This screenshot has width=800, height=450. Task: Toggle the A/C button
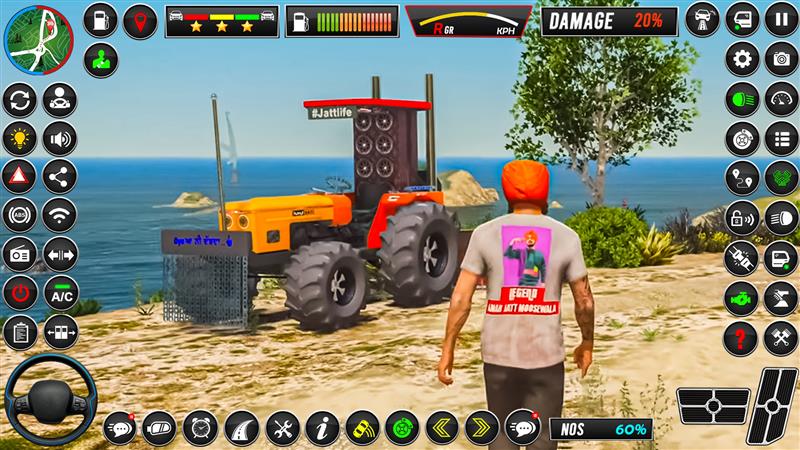pos(61,293)
